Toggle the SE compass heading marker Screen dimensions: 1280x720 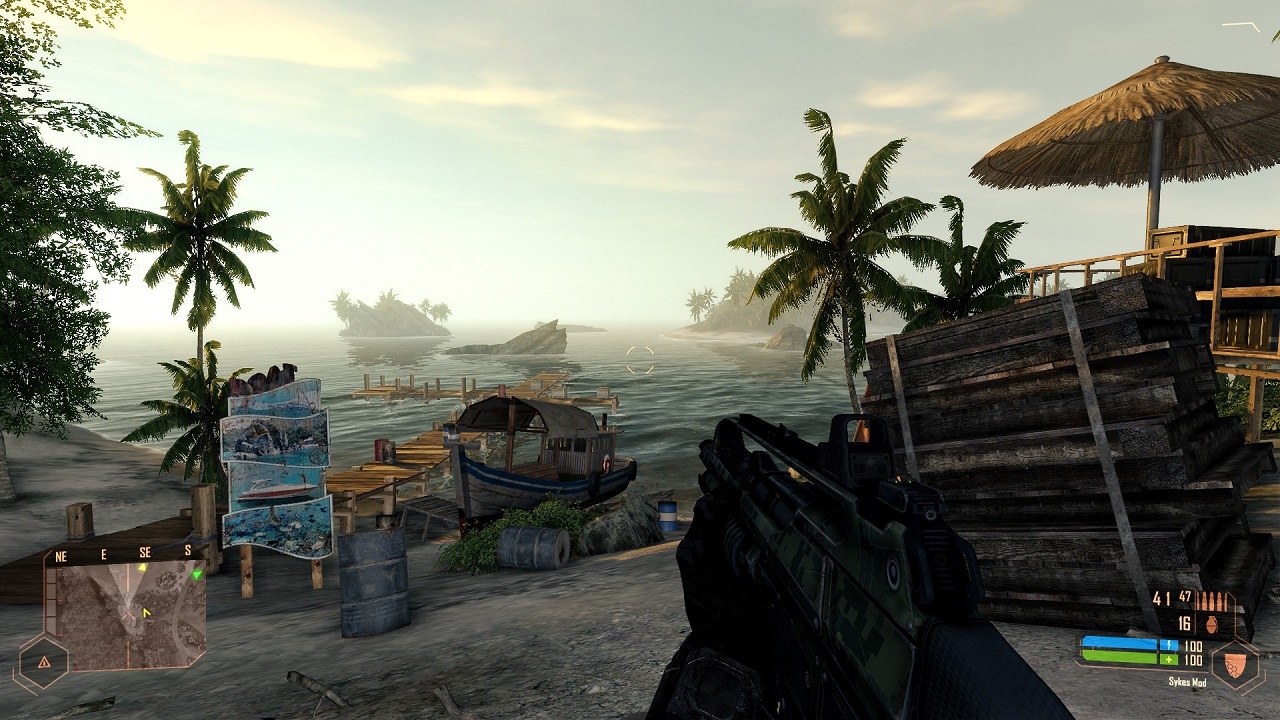[144, 551]
